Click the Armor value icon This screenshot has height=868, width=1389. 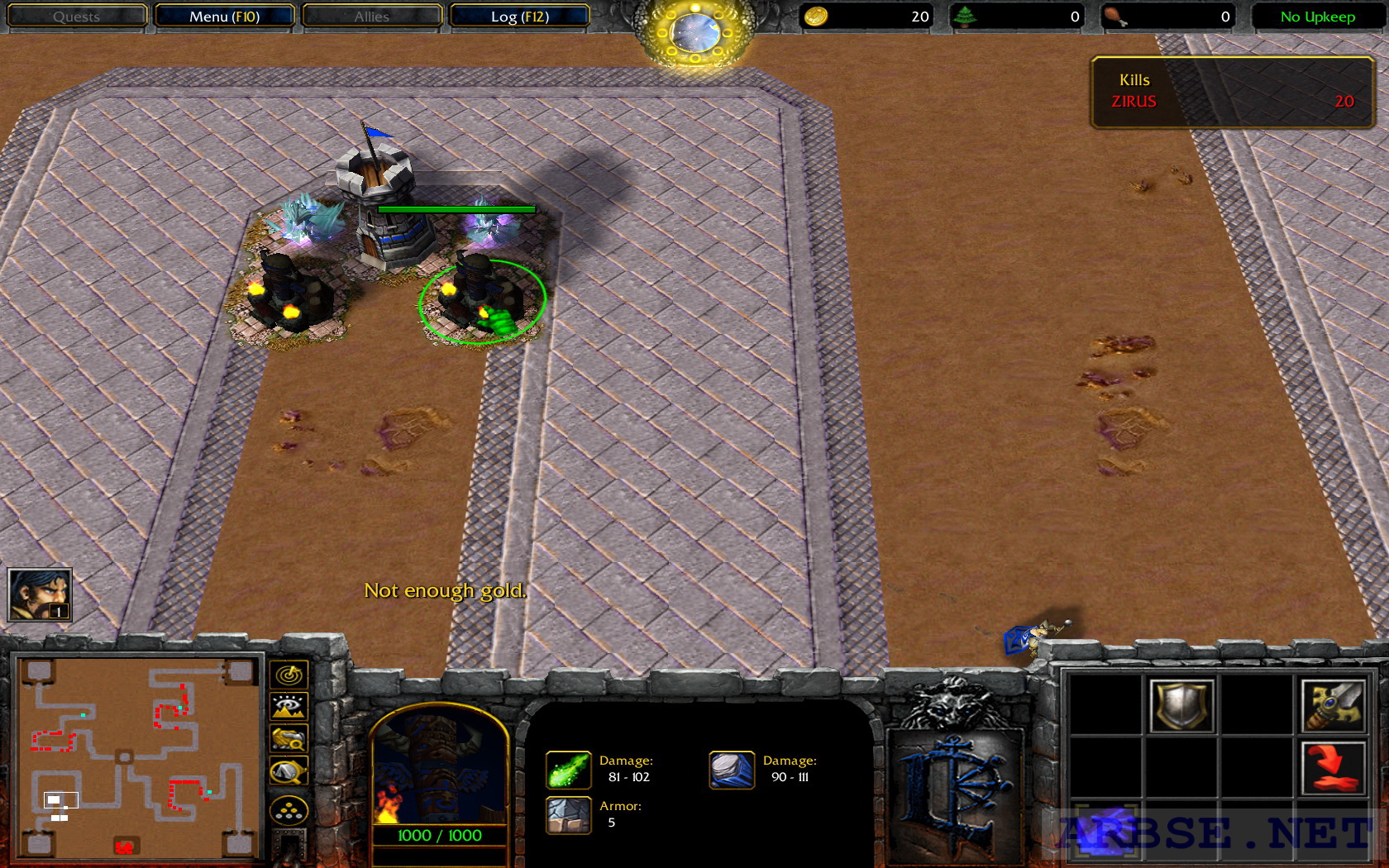pyautogui.click(x=568, y=814)
